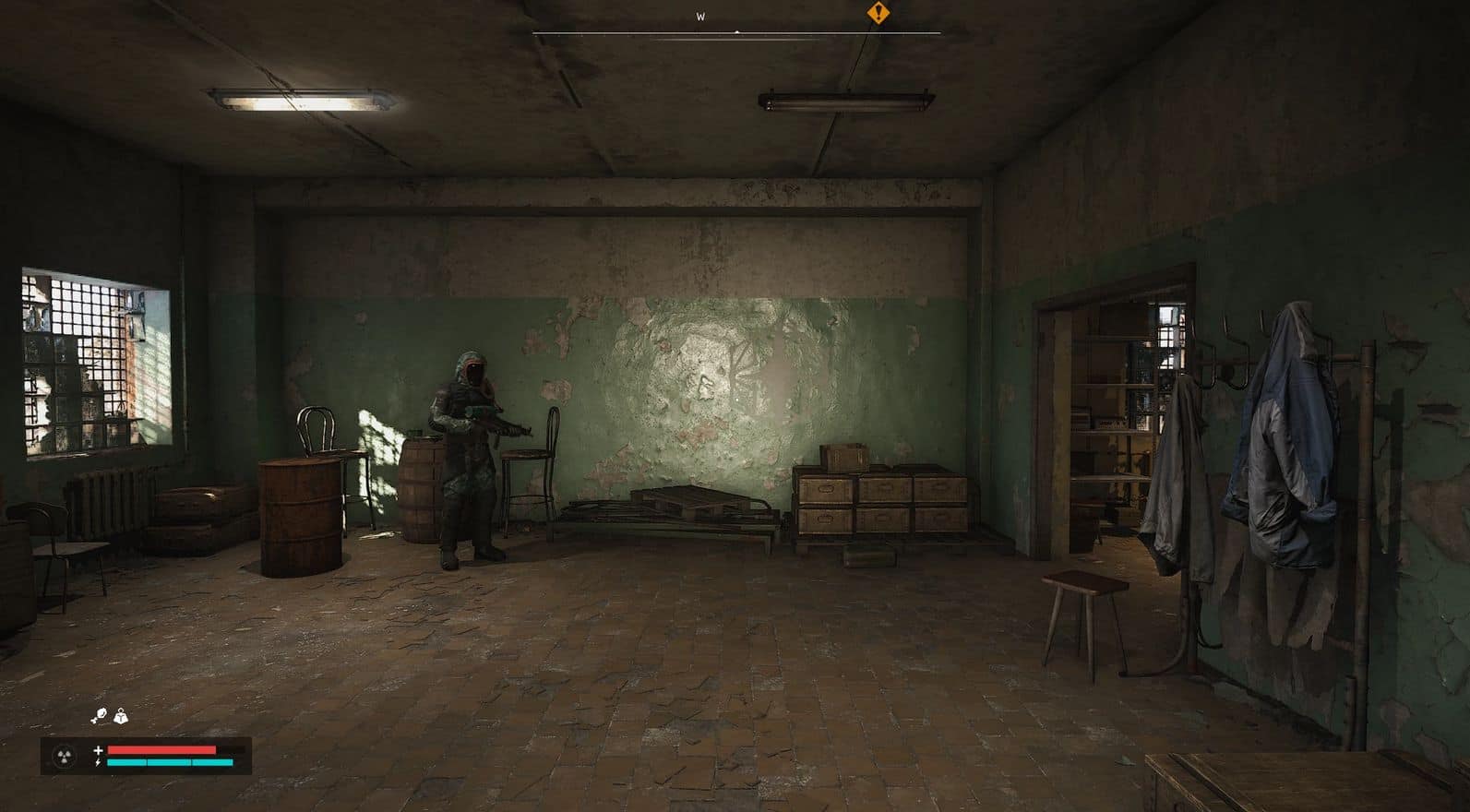Click the W heading on the compass
1470x812 pixels.
(700, 17)
